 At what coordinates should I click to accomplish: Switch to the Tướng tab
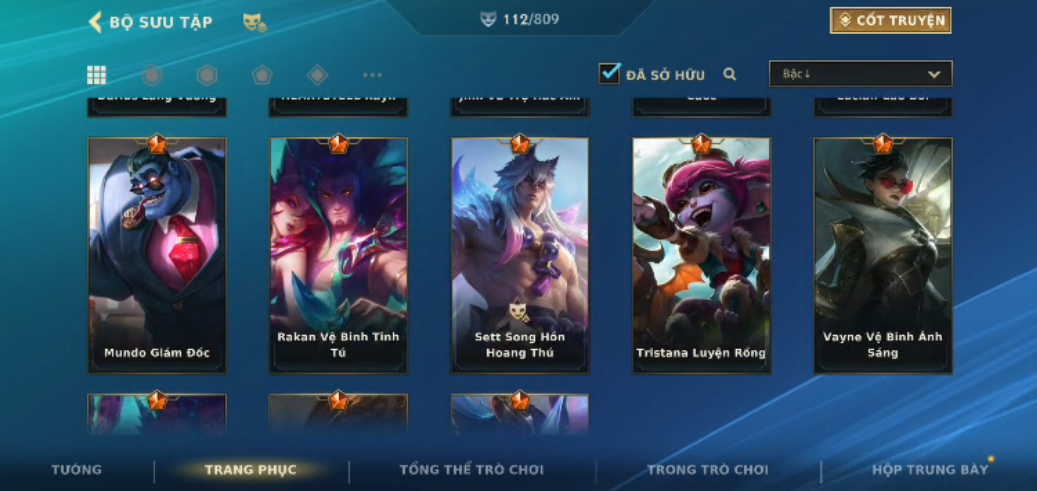[x=77, y=470]
